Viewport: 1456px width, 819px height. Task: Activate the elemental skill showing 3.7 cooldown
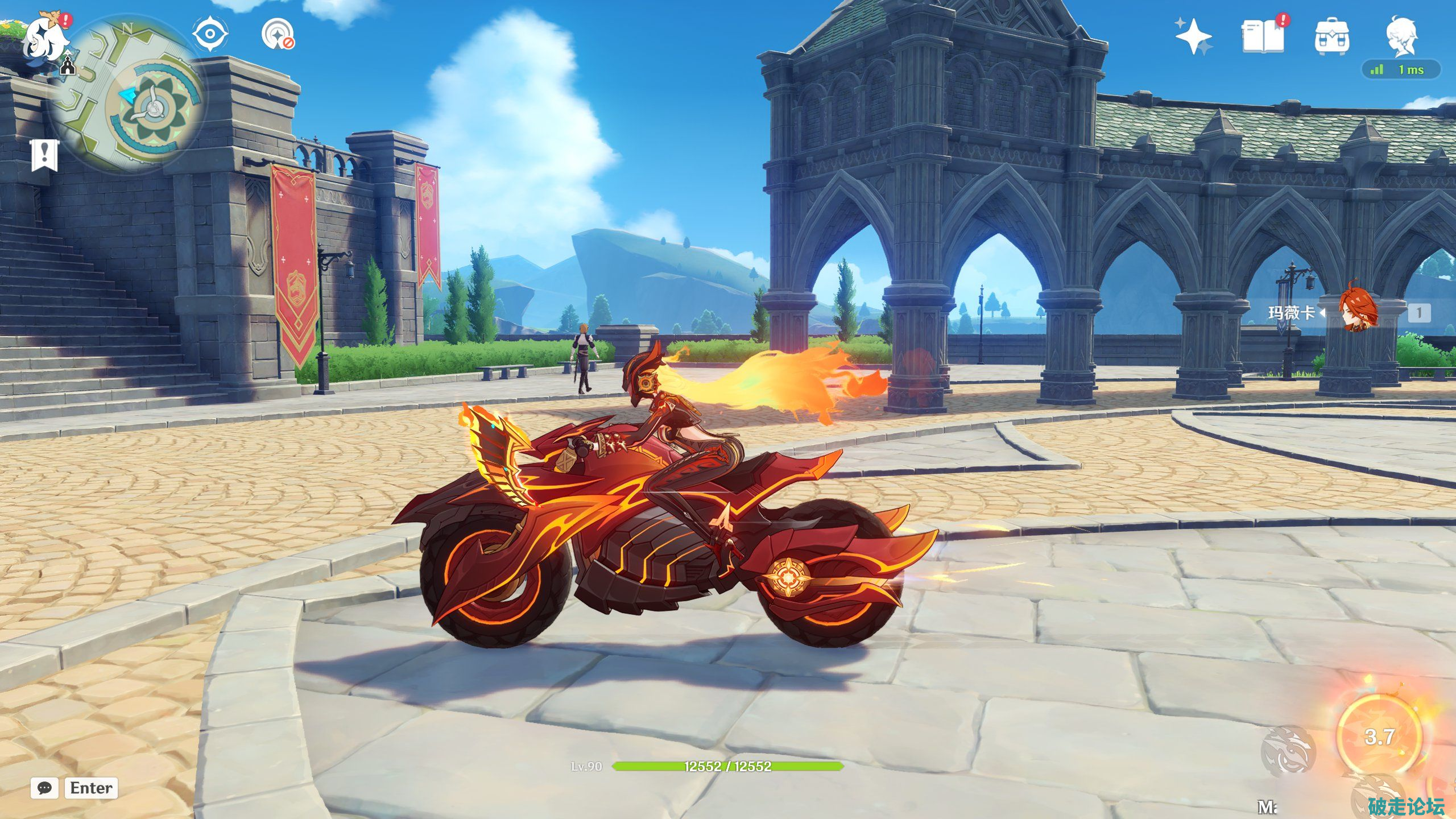(1379, 737)
